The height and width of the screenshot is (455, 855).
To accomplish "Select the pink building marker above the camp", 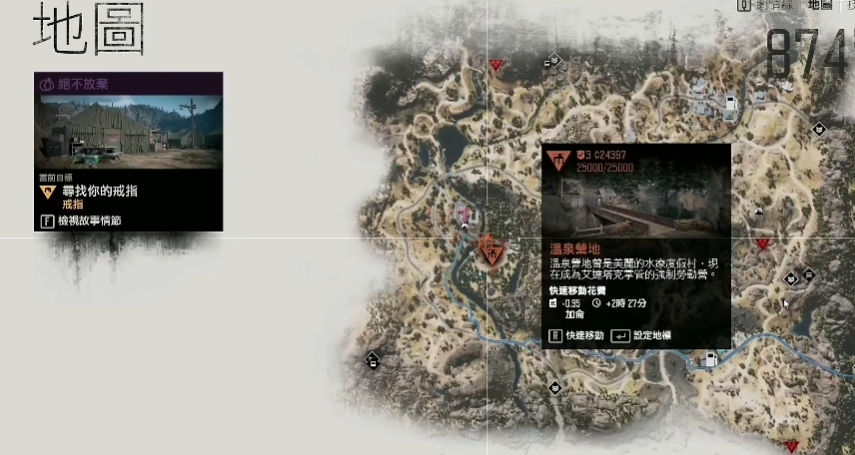I will coord(463,213).
